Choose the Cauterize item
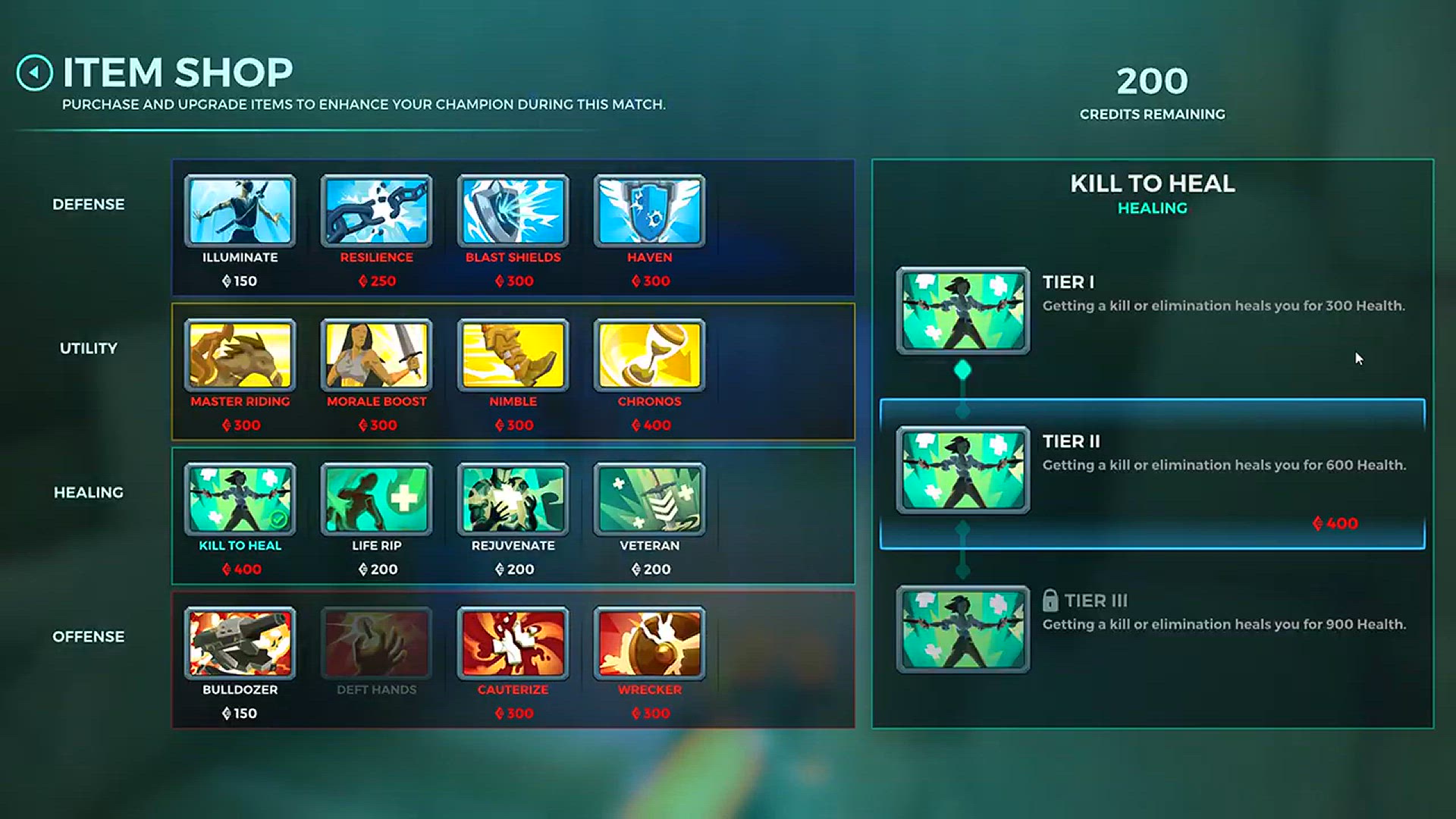Screen dimensions: 1456x819 (x=513, y=644)
